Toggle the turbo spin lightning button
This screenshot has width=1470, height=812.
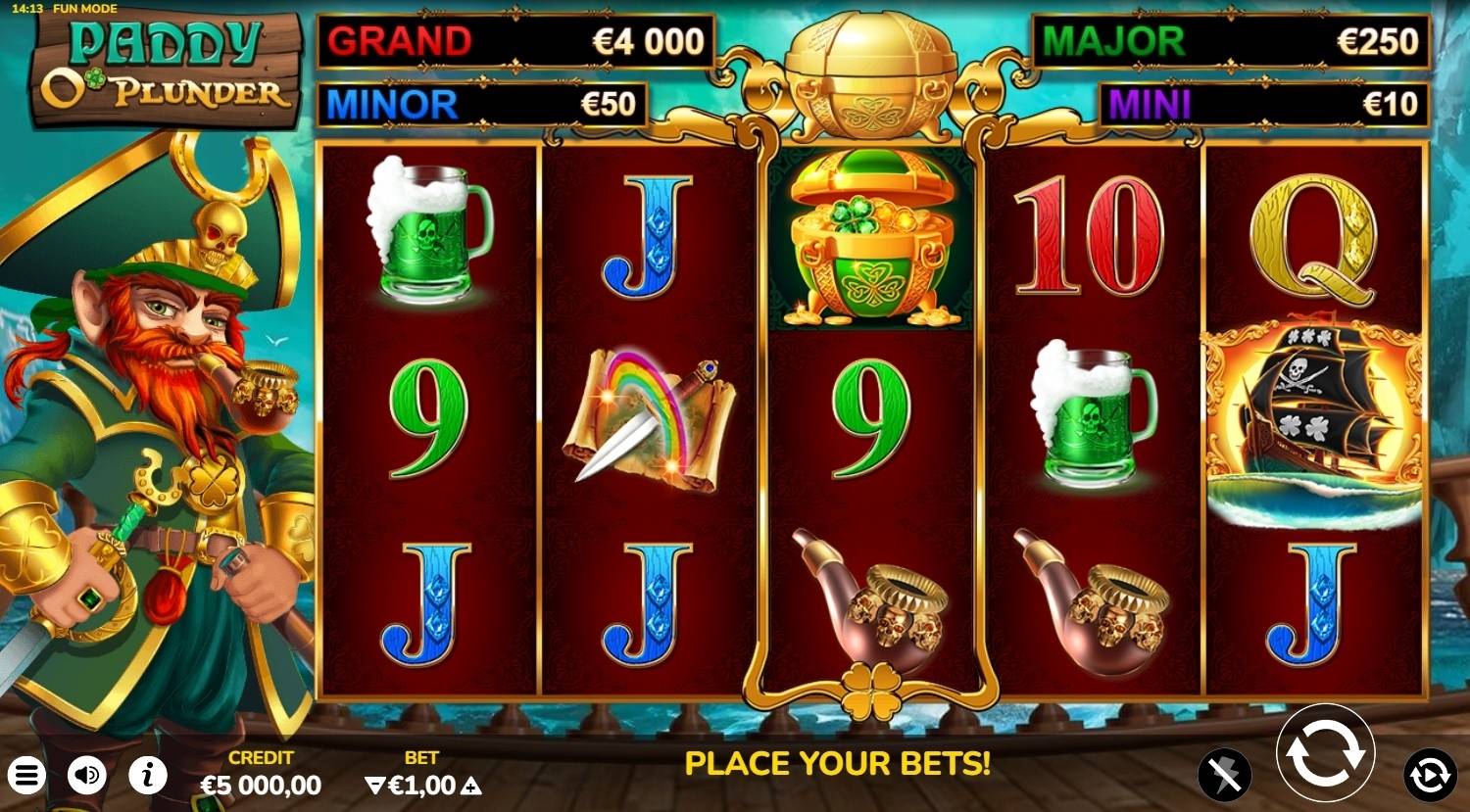1224,776
